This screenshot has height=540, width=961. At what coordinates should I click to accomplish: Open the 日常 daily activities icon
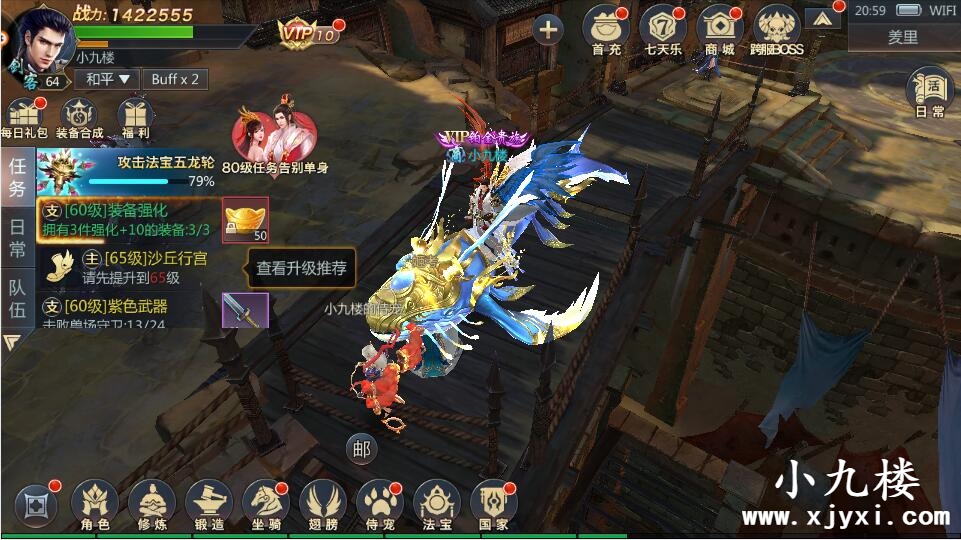click(929, 92)
